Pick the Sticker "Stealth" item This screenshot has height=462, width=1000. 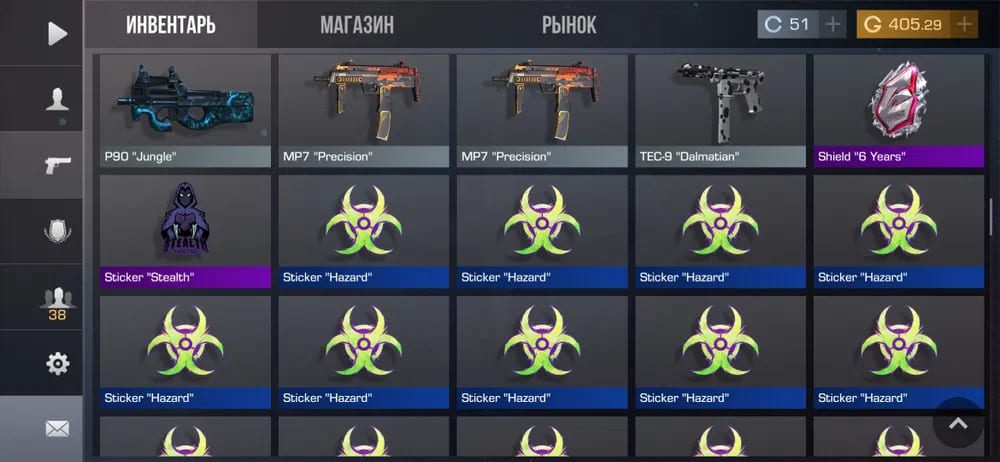[186, 231]
